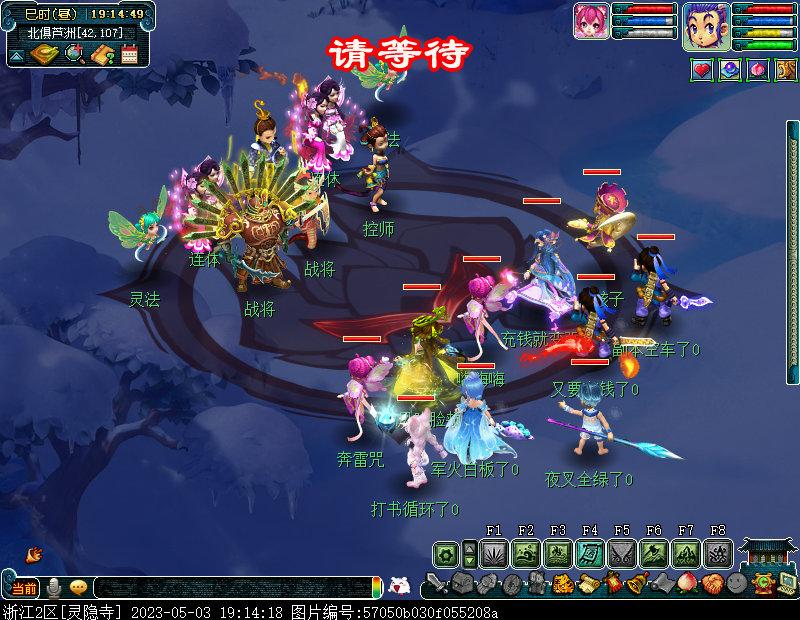This screenshot has width=800, height=620.
Task: Select the pink-haired pet portrait
Action: click(x=591, y=21)
